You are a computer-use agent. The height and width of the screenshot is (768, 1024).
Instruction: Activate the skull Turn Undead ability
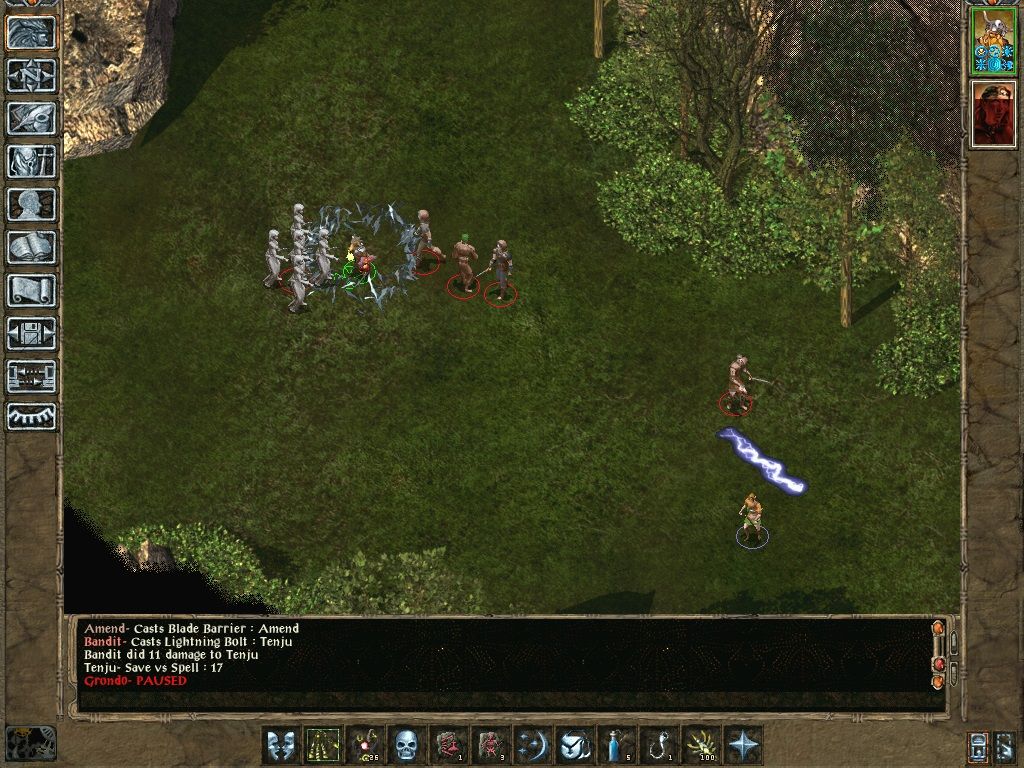(407, 745)
